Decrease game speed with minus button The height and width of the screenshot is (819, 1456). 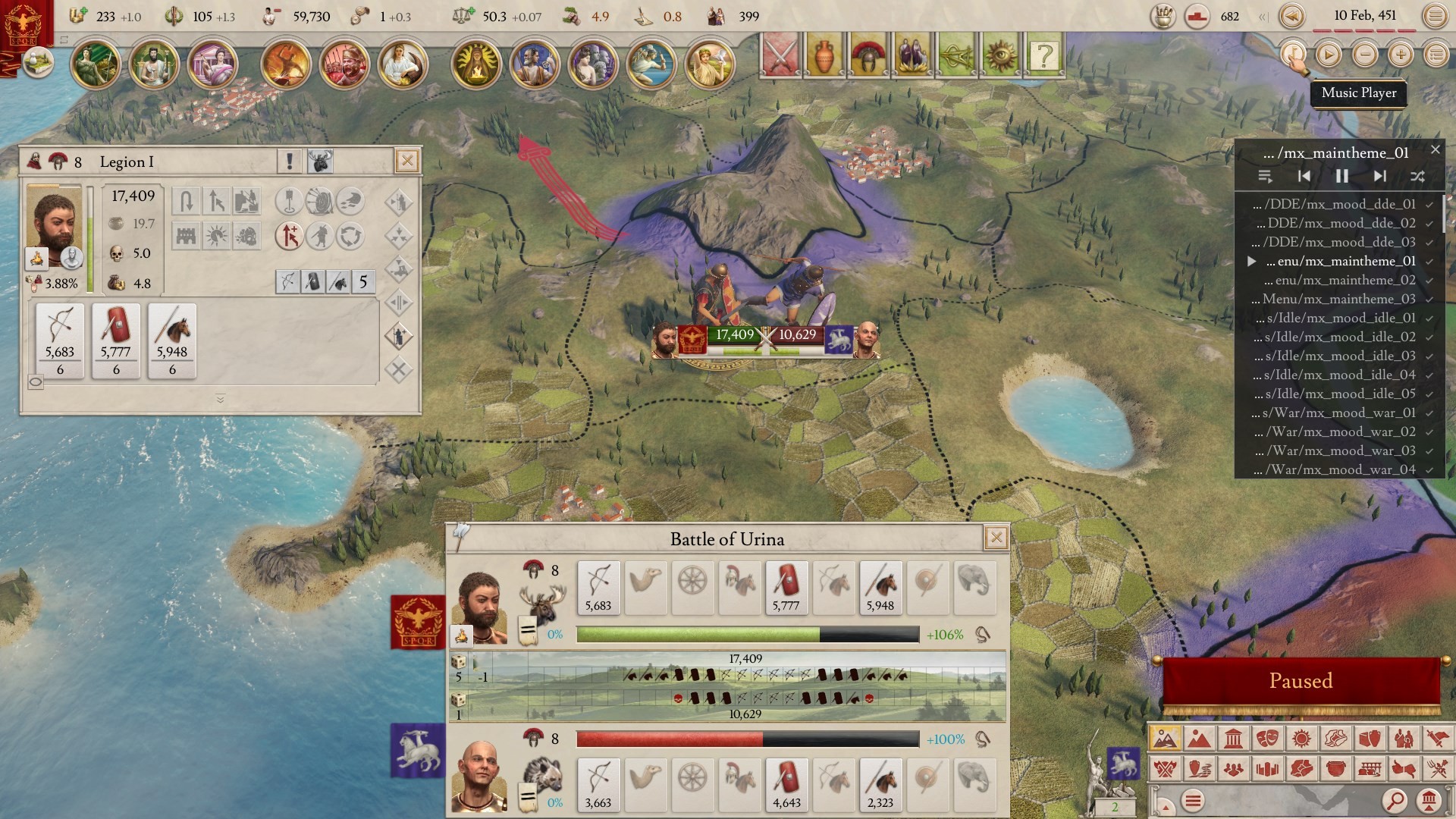(1365, 55)
